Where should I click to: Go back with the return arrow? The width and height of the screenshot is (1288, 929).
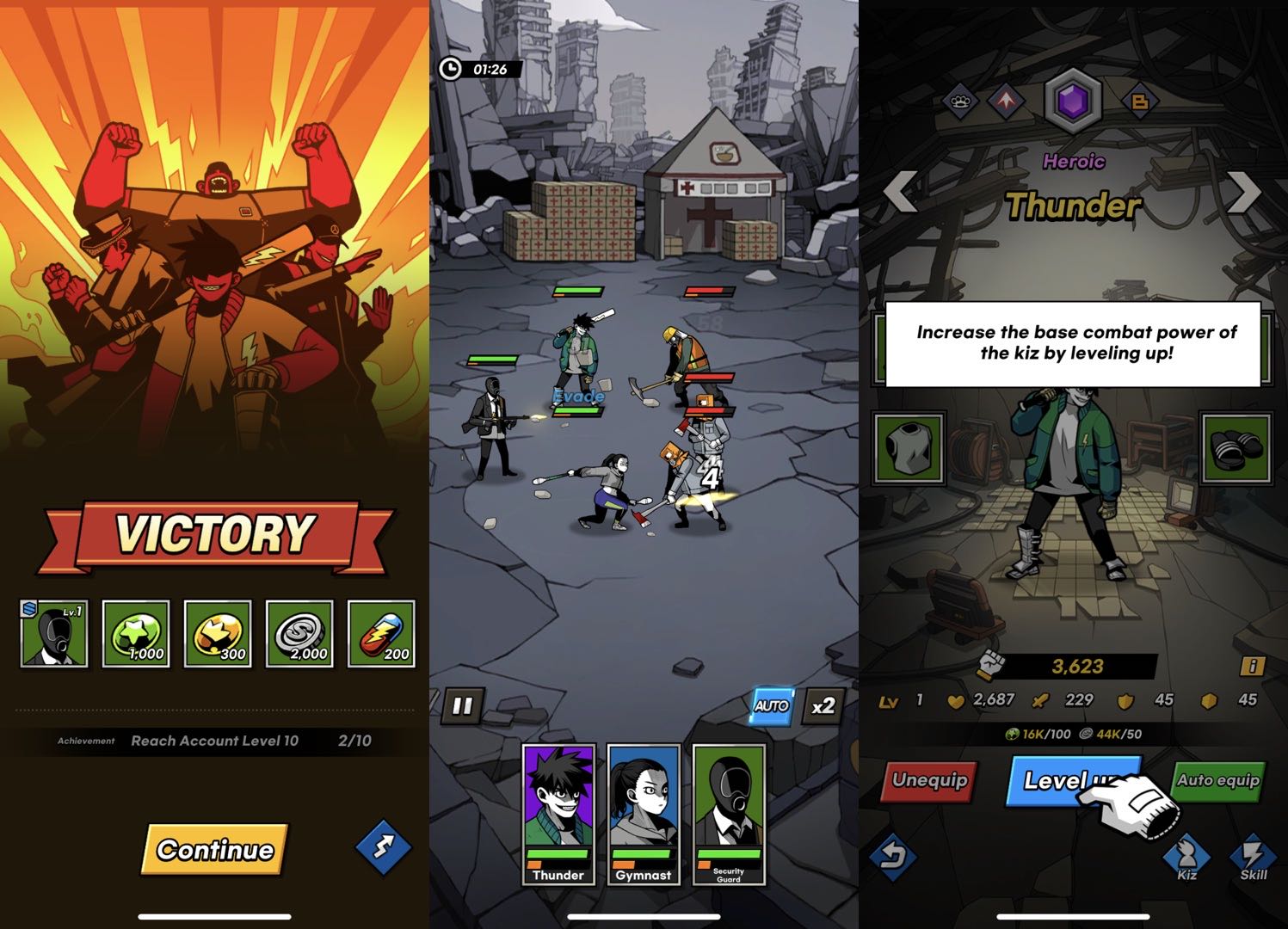click(x=894, y=856)
